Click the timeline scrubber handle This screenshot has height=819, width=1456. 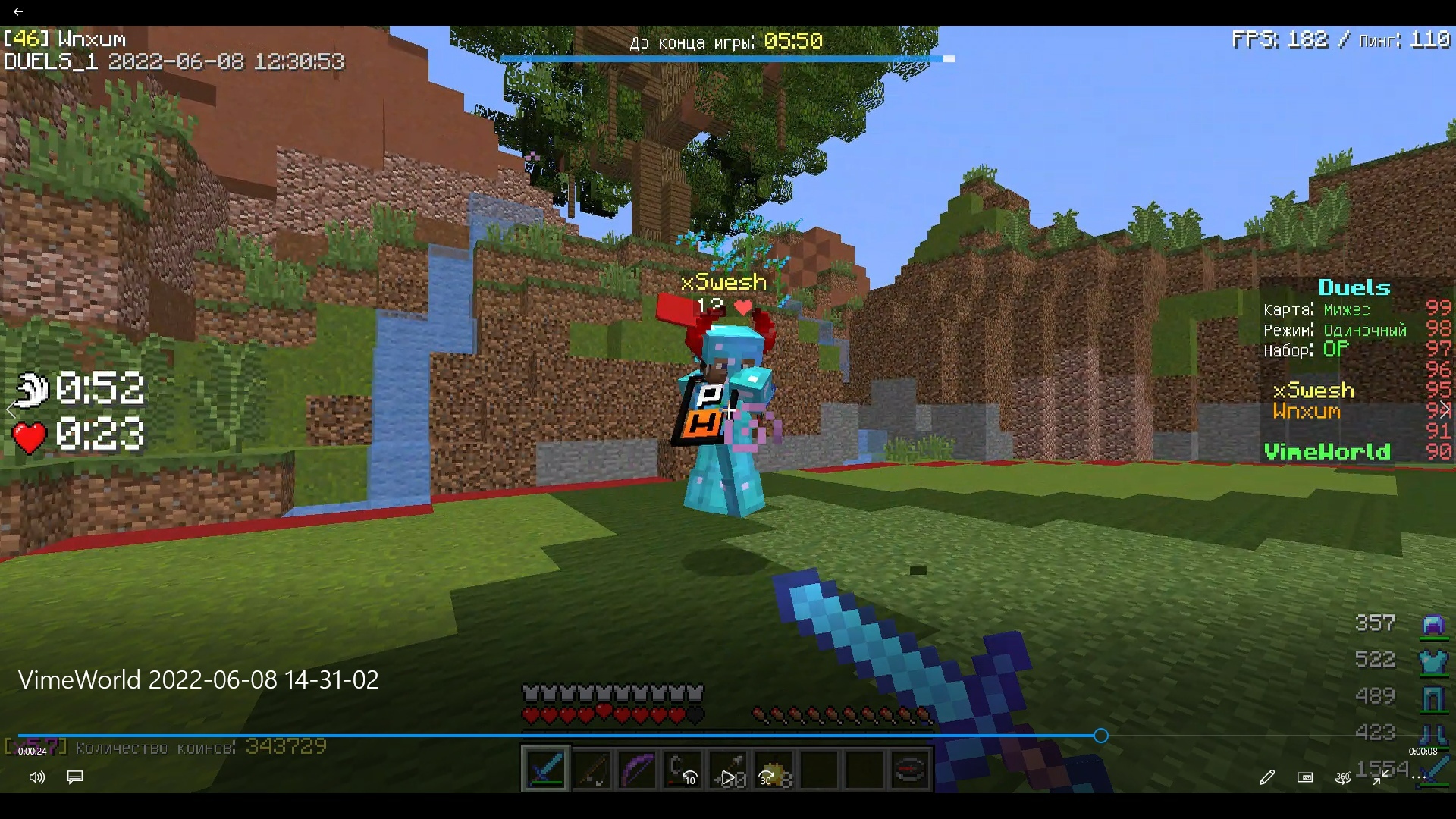1100,736
